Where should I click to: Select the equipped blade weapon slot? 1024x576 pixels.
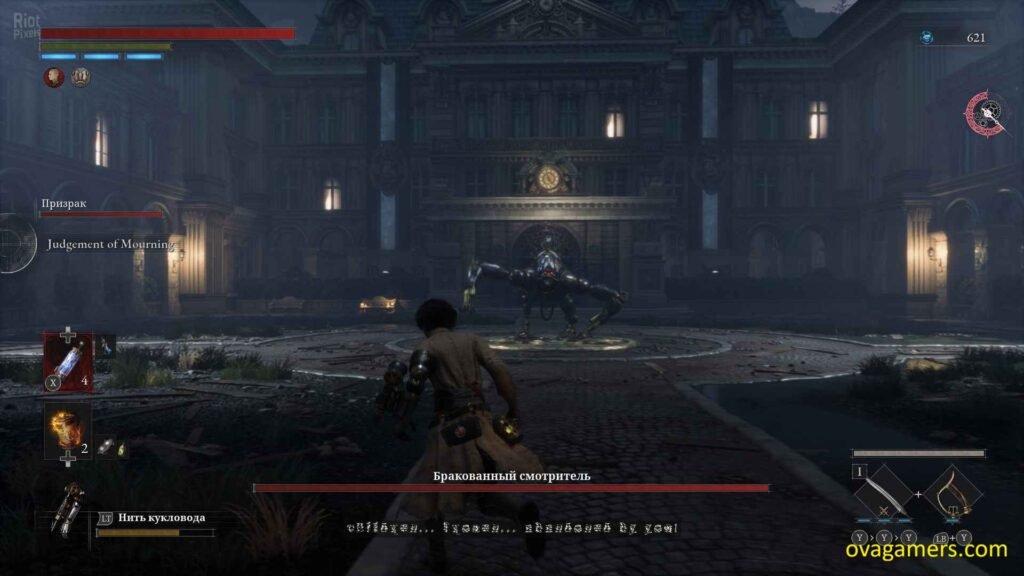(x=879, y=497)
